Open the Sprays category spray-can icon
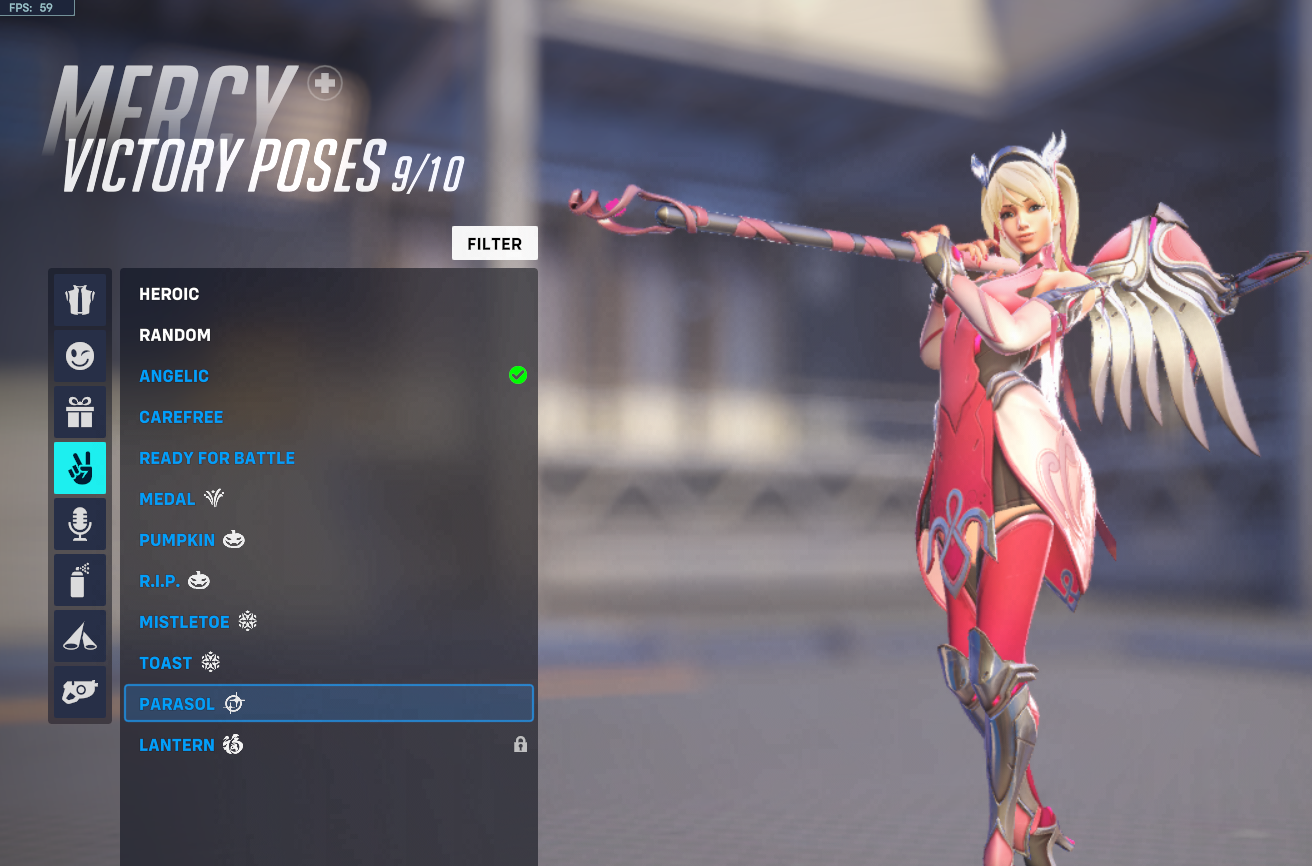 [x=80, y=579]
